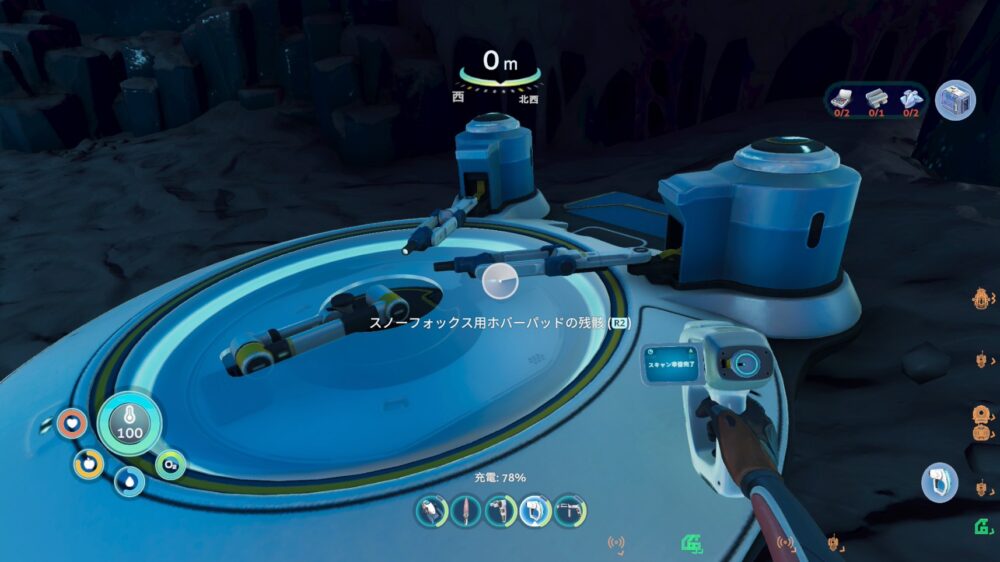This screenshot has height=562, width=1000.
Task: Choose the T-shaped cutter tool hotbar slot
Action: click(x=570, y=511)
